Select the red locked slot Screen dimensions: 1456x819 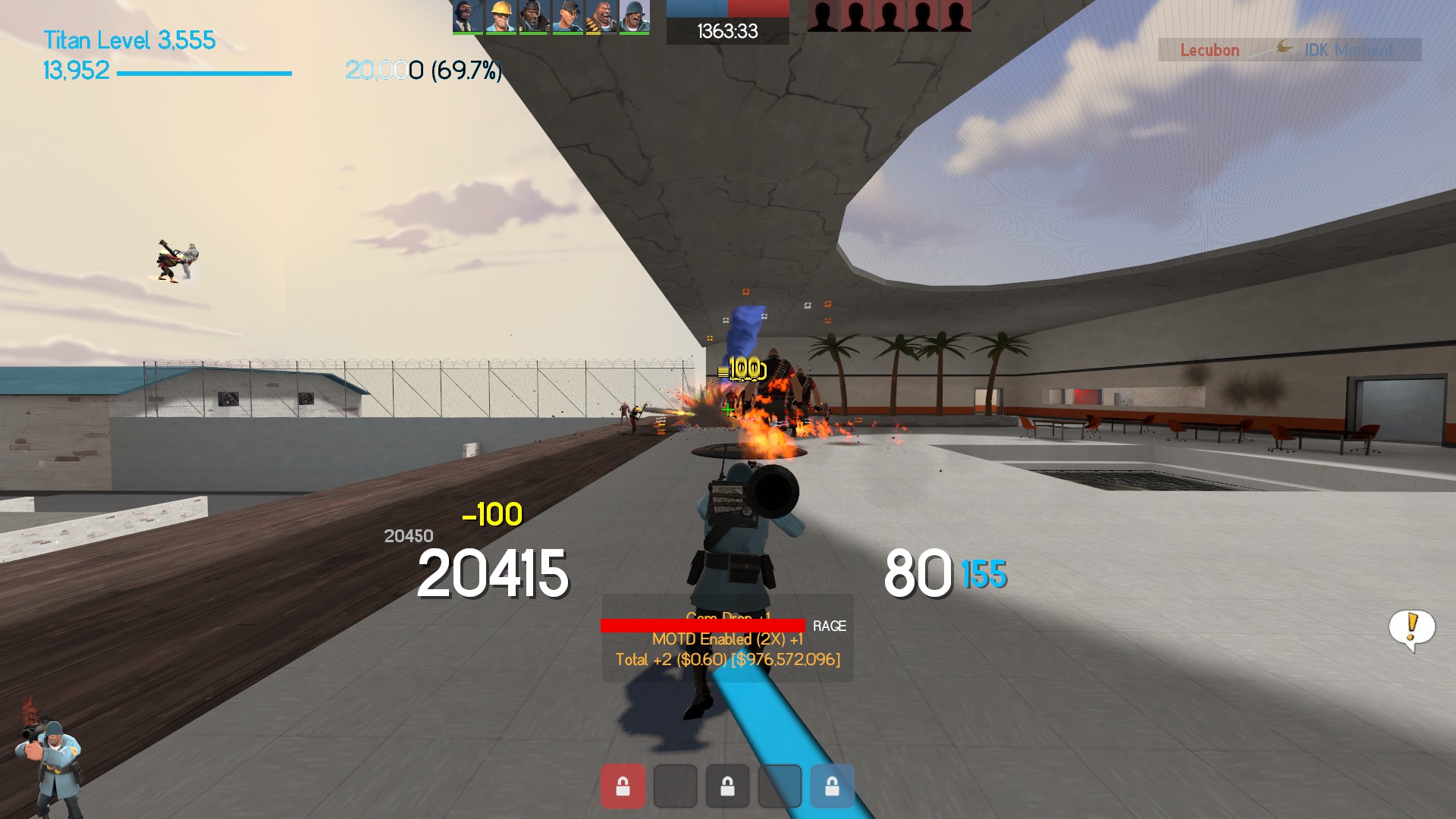point(623,786)
